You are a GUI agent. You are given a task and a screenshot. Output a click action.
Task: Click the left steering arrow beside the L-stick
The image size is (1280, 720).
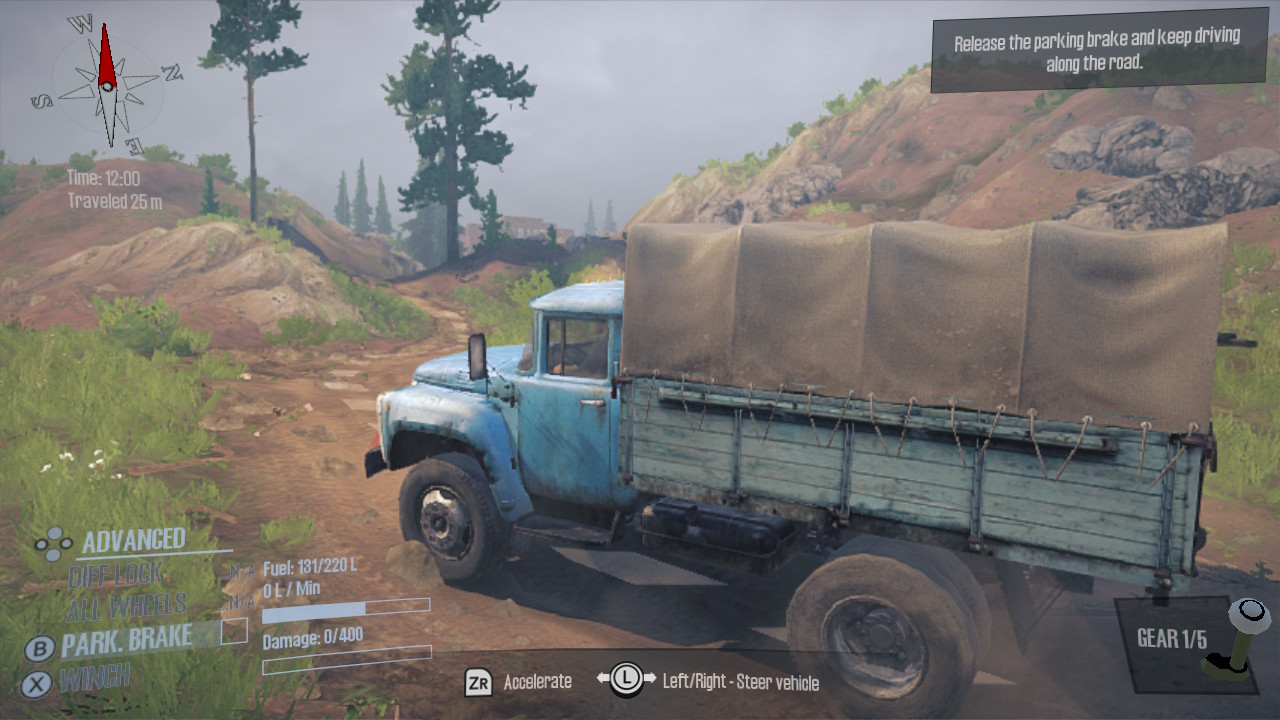[x=603, y=677]
